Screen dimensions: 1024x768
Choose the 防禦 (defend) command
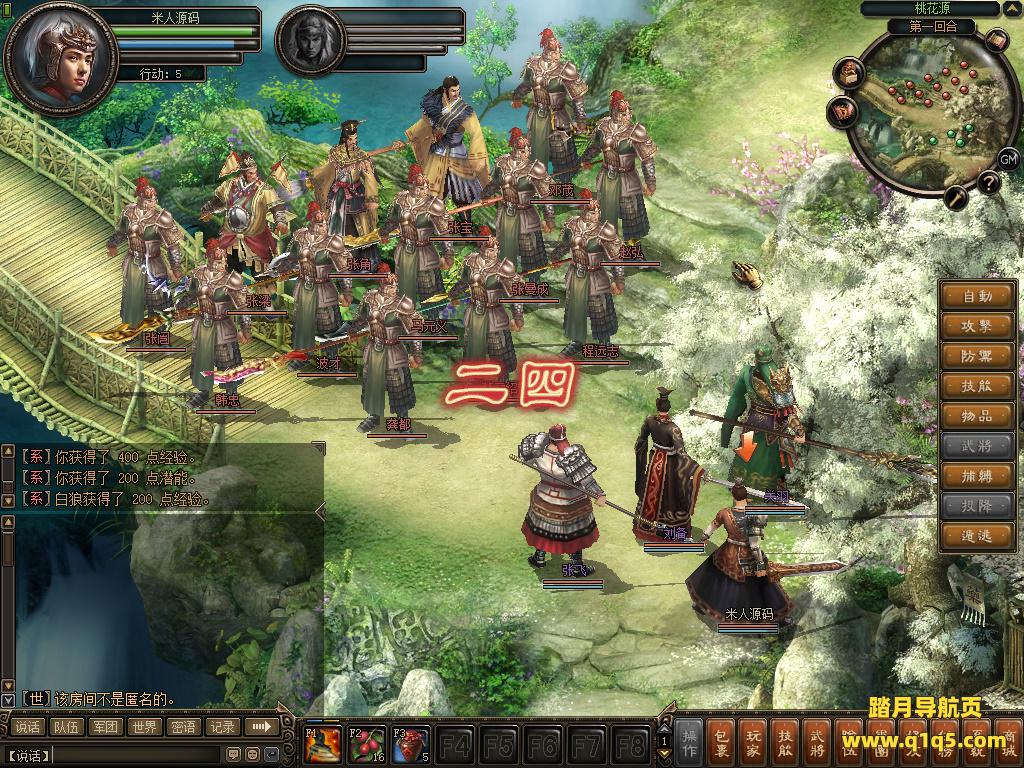pyautogui.click(x=978, y=356)
